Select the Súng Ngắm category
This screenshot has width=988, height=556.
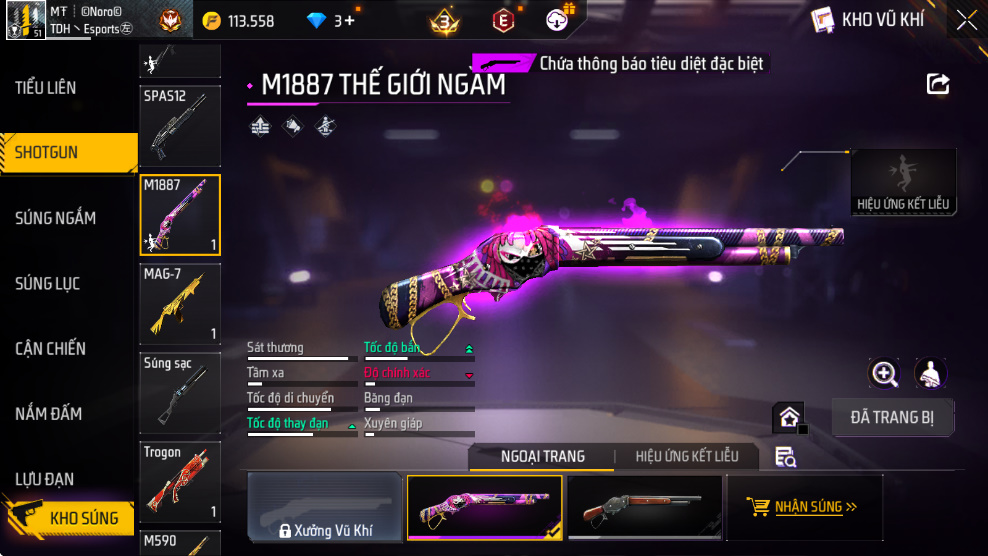[55, 218]
